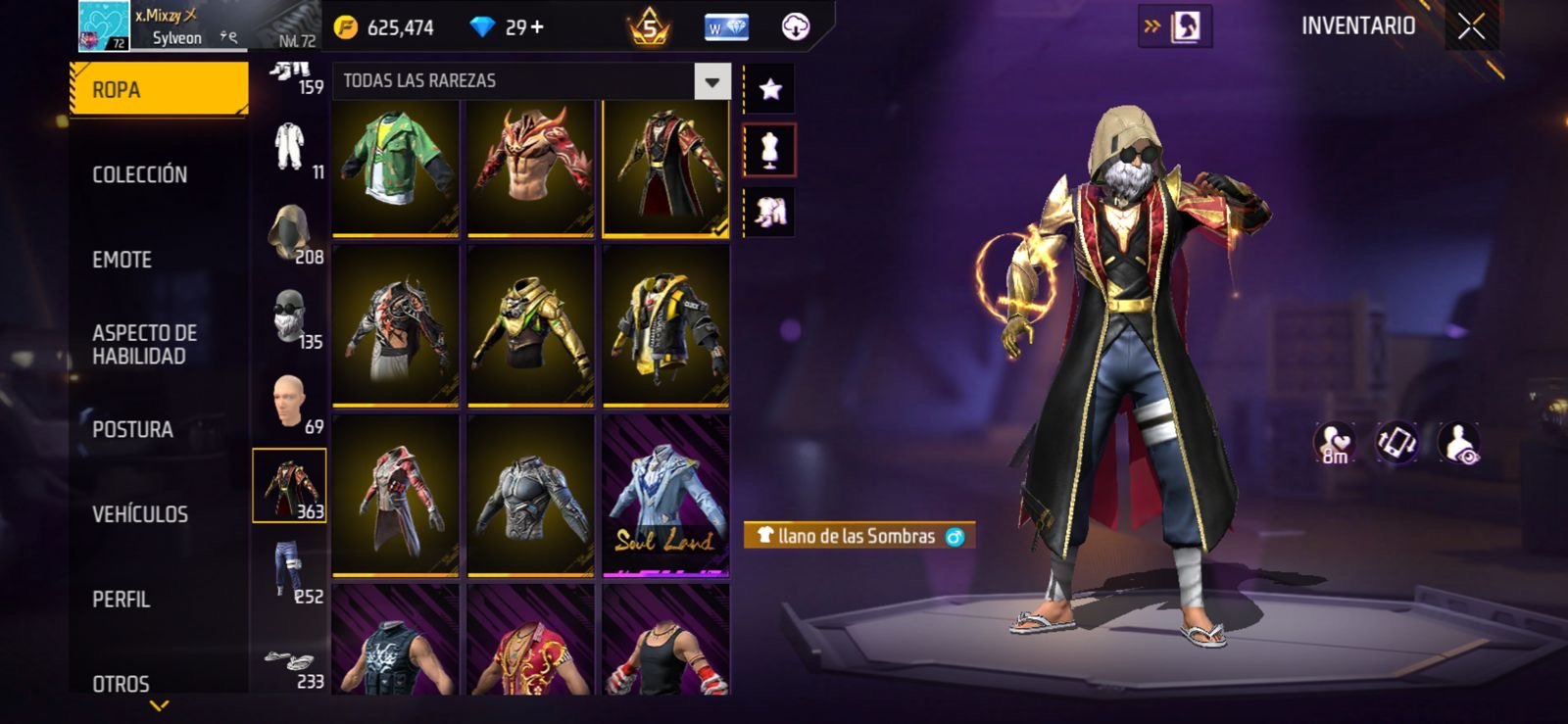Go to the POSTURA section

click(x=132, y=429)
